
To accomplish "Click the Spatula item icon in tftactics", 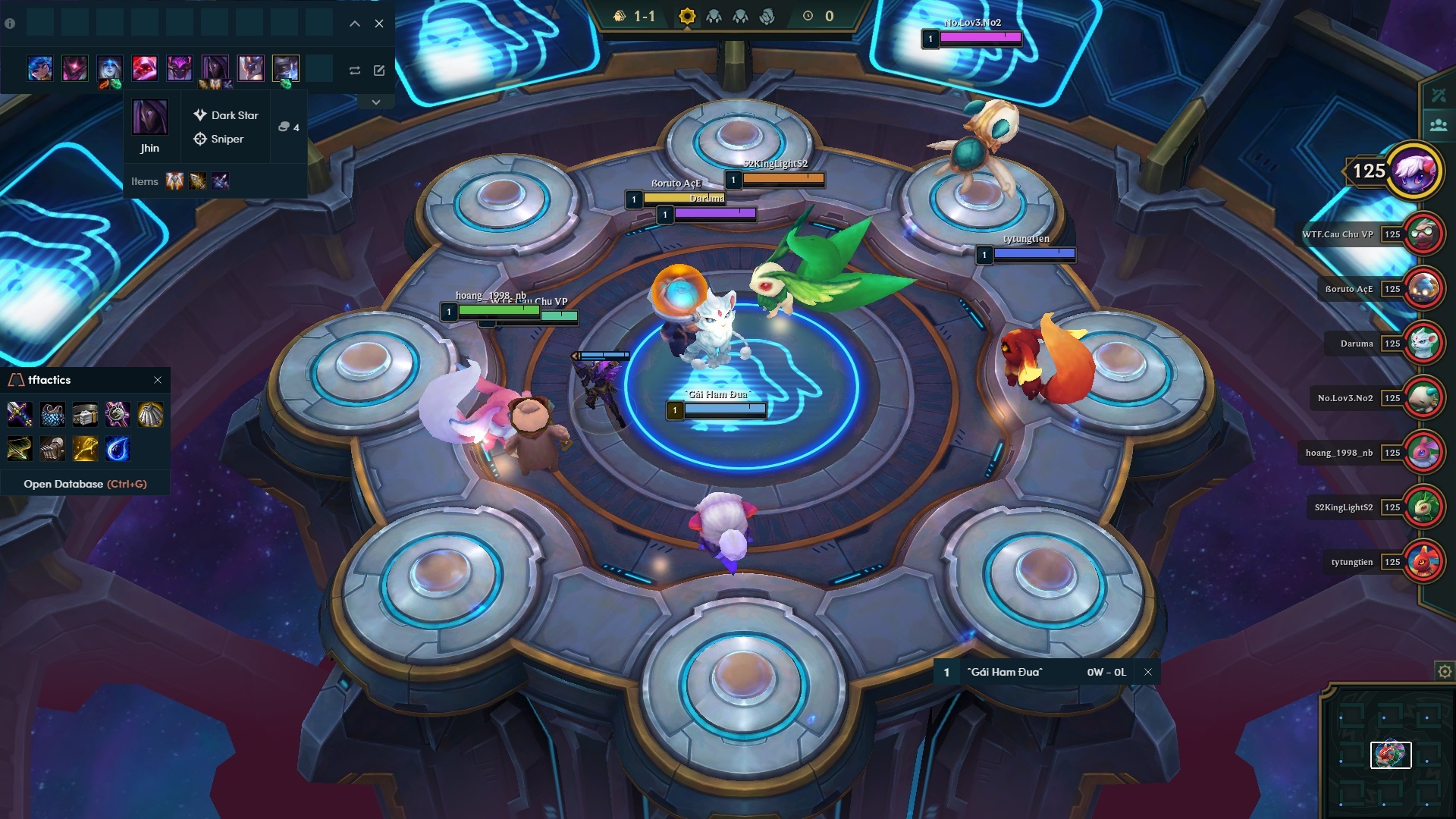I will click(85, 449).
